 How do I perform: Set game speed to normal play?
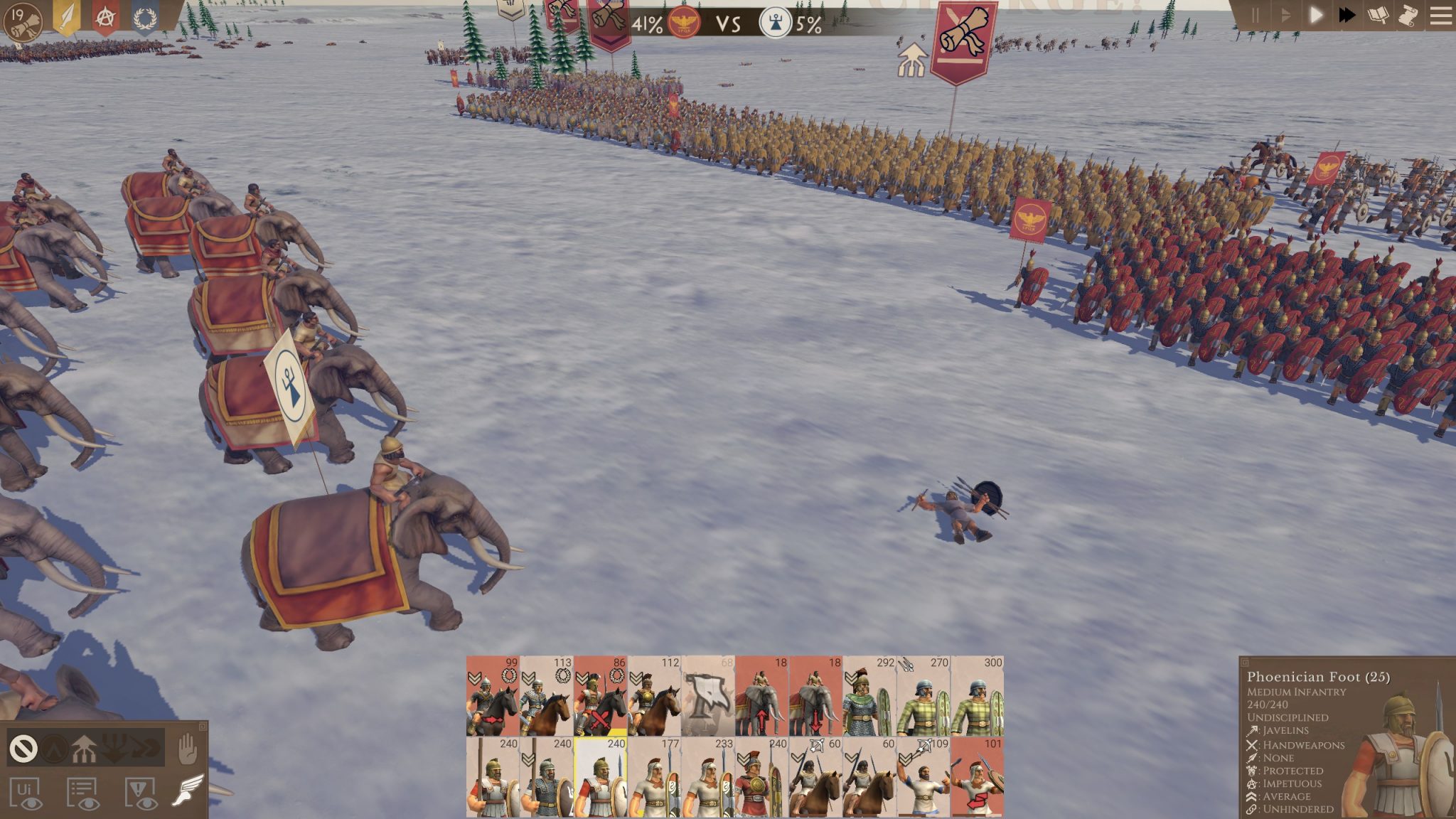click(x=1315, y=16)
